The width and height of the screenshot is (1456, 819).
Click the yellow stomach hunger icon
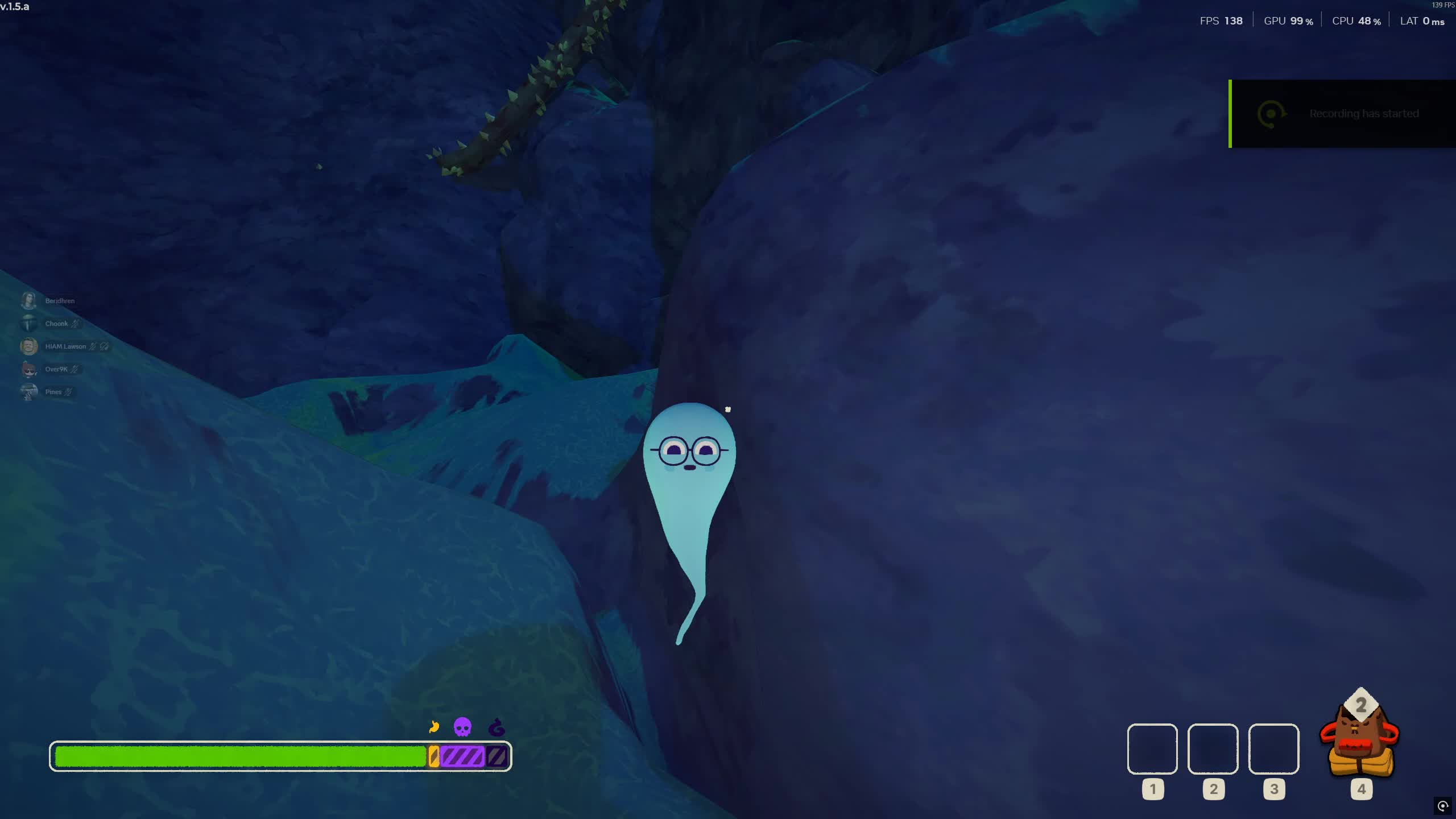pyautogui.click(x=434, y=727)
